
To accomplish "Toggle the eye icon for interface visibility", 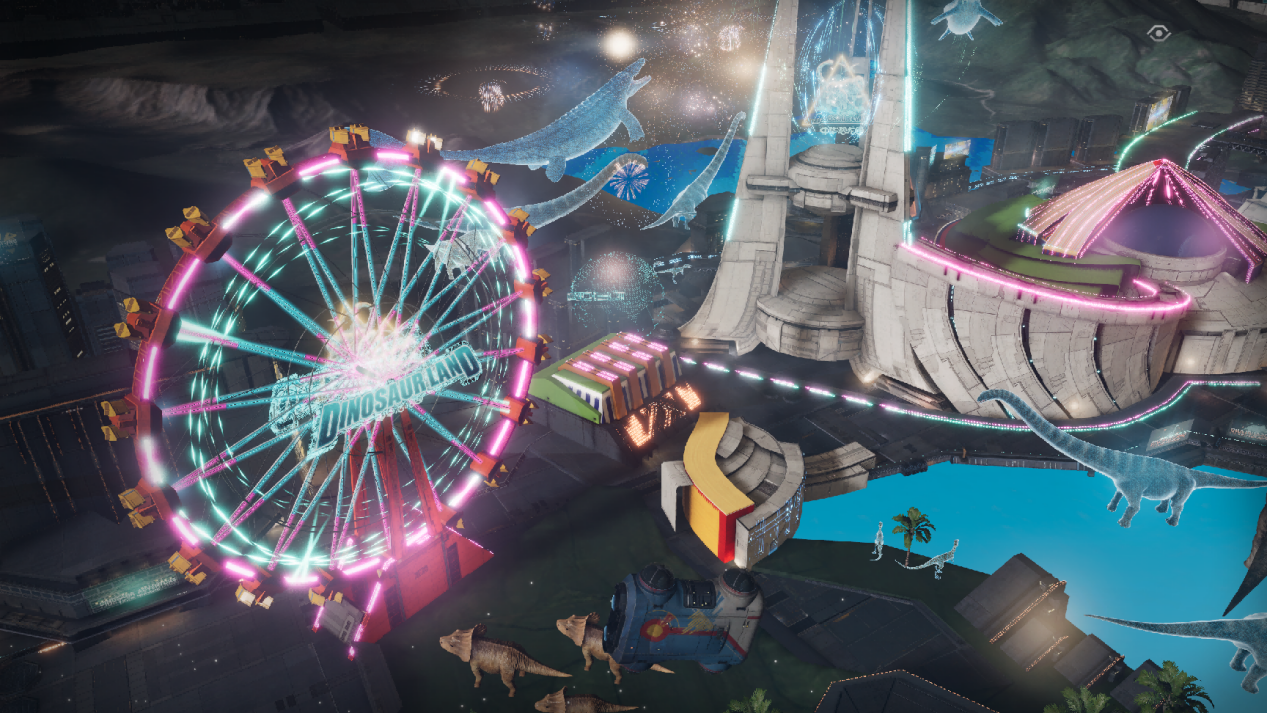I will coord(1158,32).
